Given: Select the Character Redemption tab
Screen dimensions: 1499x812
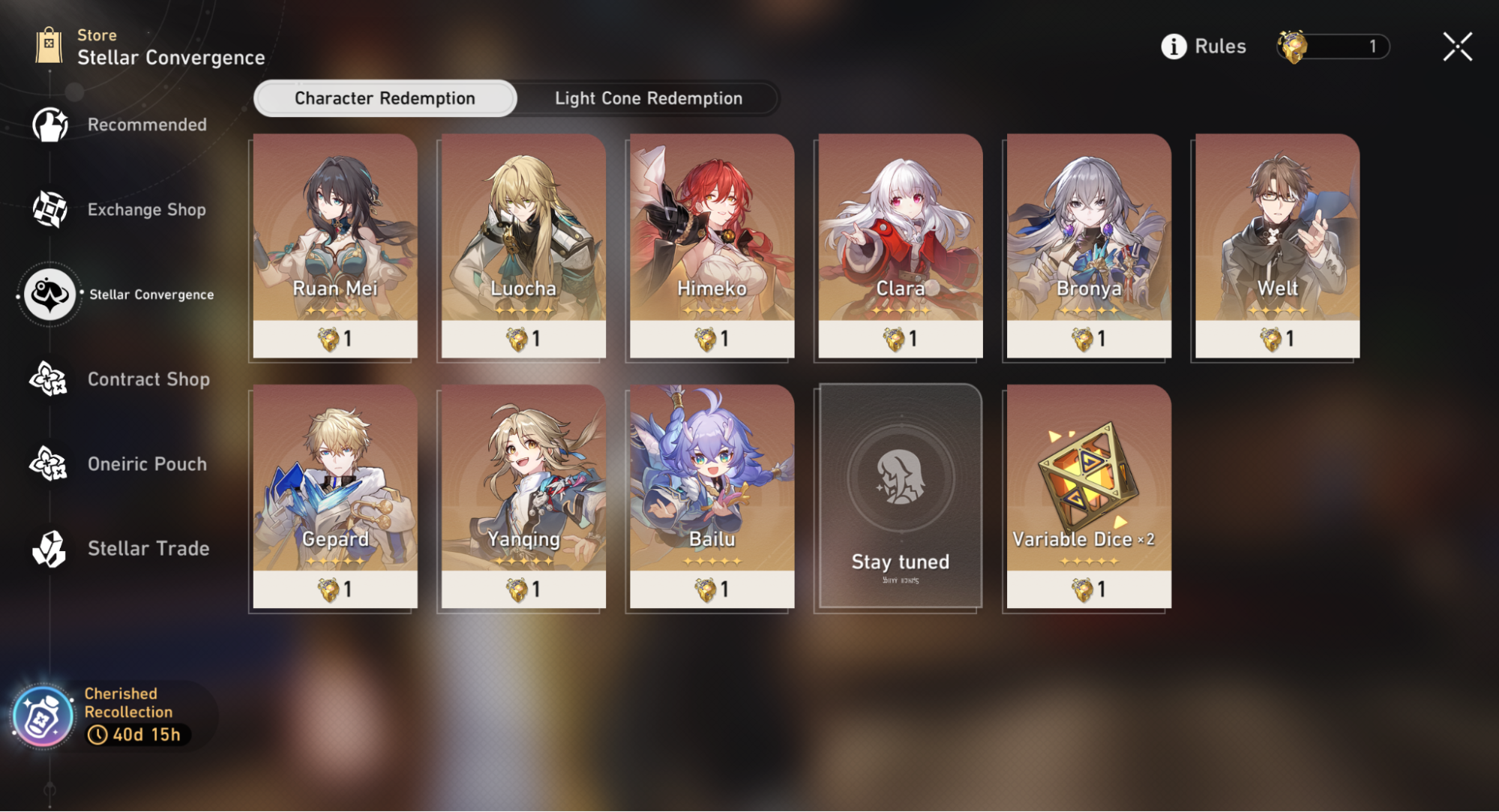Looking at the screenshot, I should pyautogui.click(x=385, y=98).
